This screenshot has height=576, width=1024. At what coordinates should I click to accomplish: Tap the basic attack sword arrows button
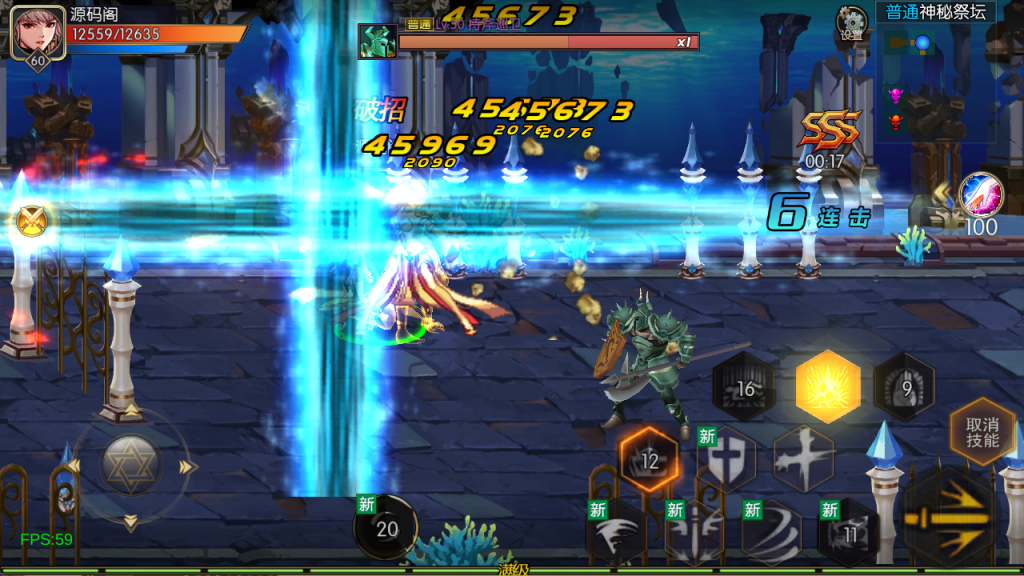[951, 517]
